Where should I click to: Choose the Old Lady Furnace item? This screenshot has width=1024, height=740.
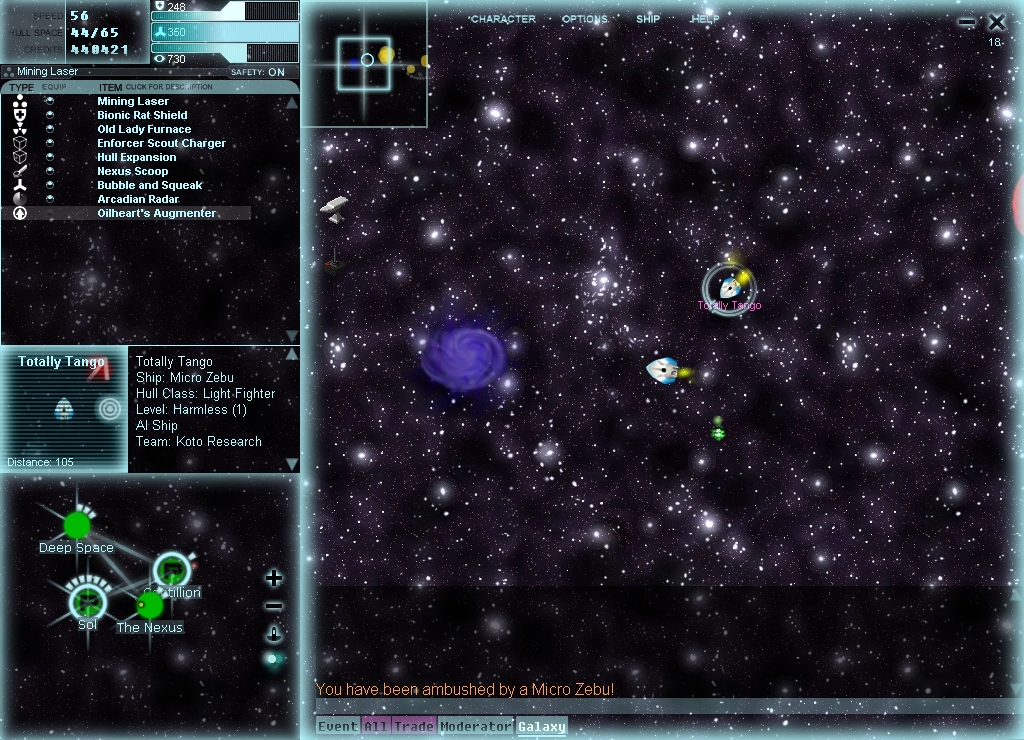point(144,129)
